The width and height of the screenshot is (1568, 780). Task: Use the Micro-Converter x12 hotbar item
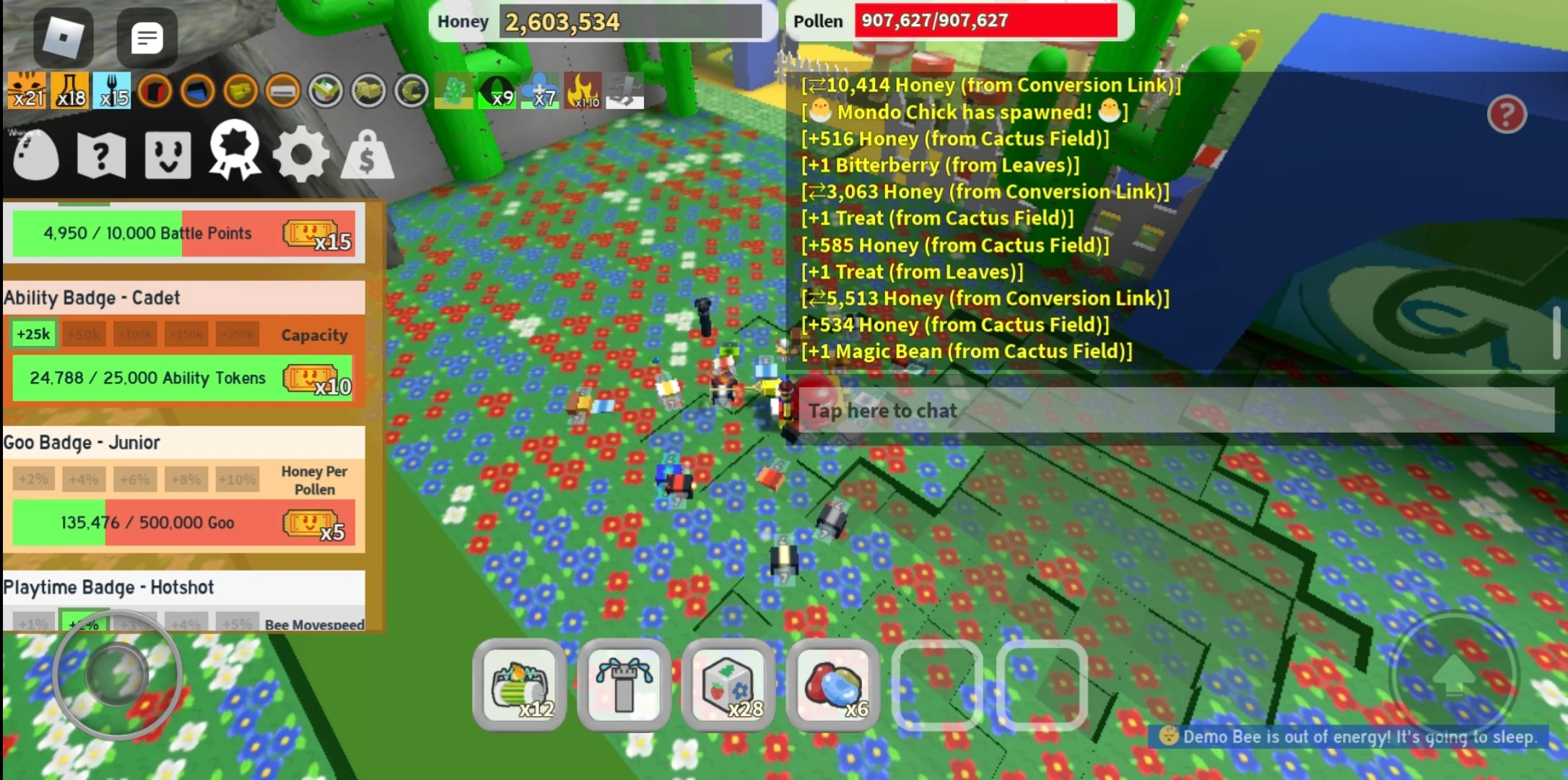pyautogui.click(x=519, y=686)
